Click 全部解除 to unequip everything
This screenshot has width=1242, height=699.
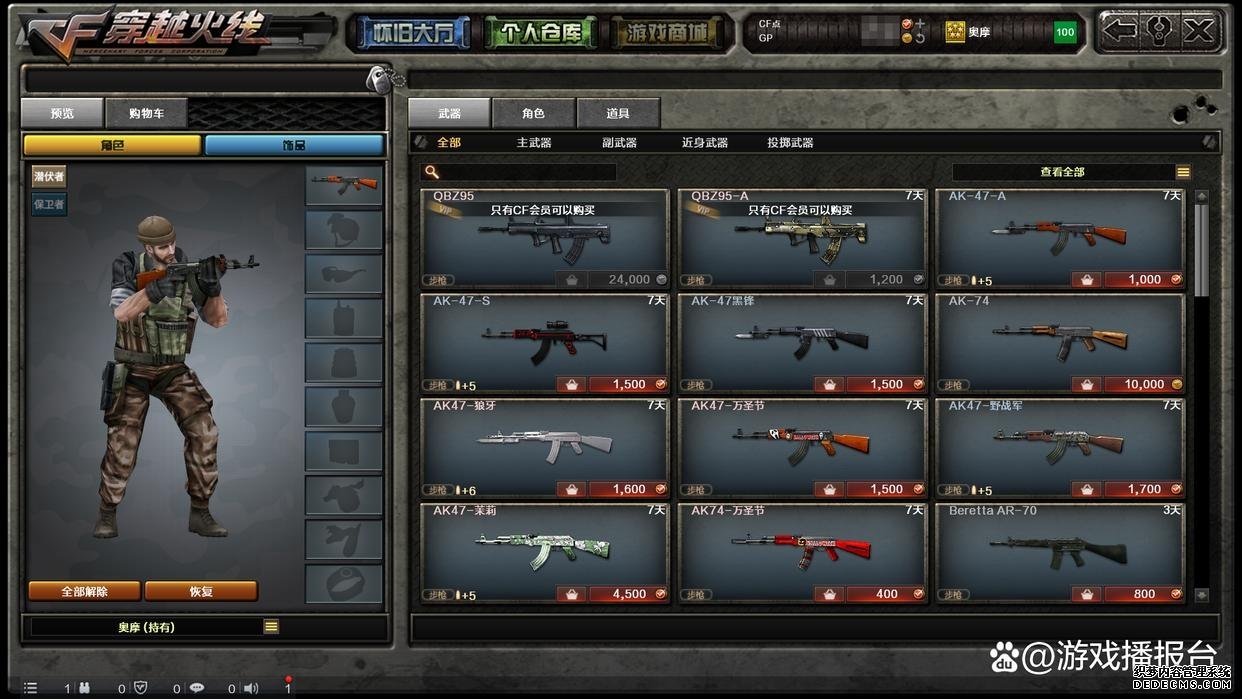(84, 591)
